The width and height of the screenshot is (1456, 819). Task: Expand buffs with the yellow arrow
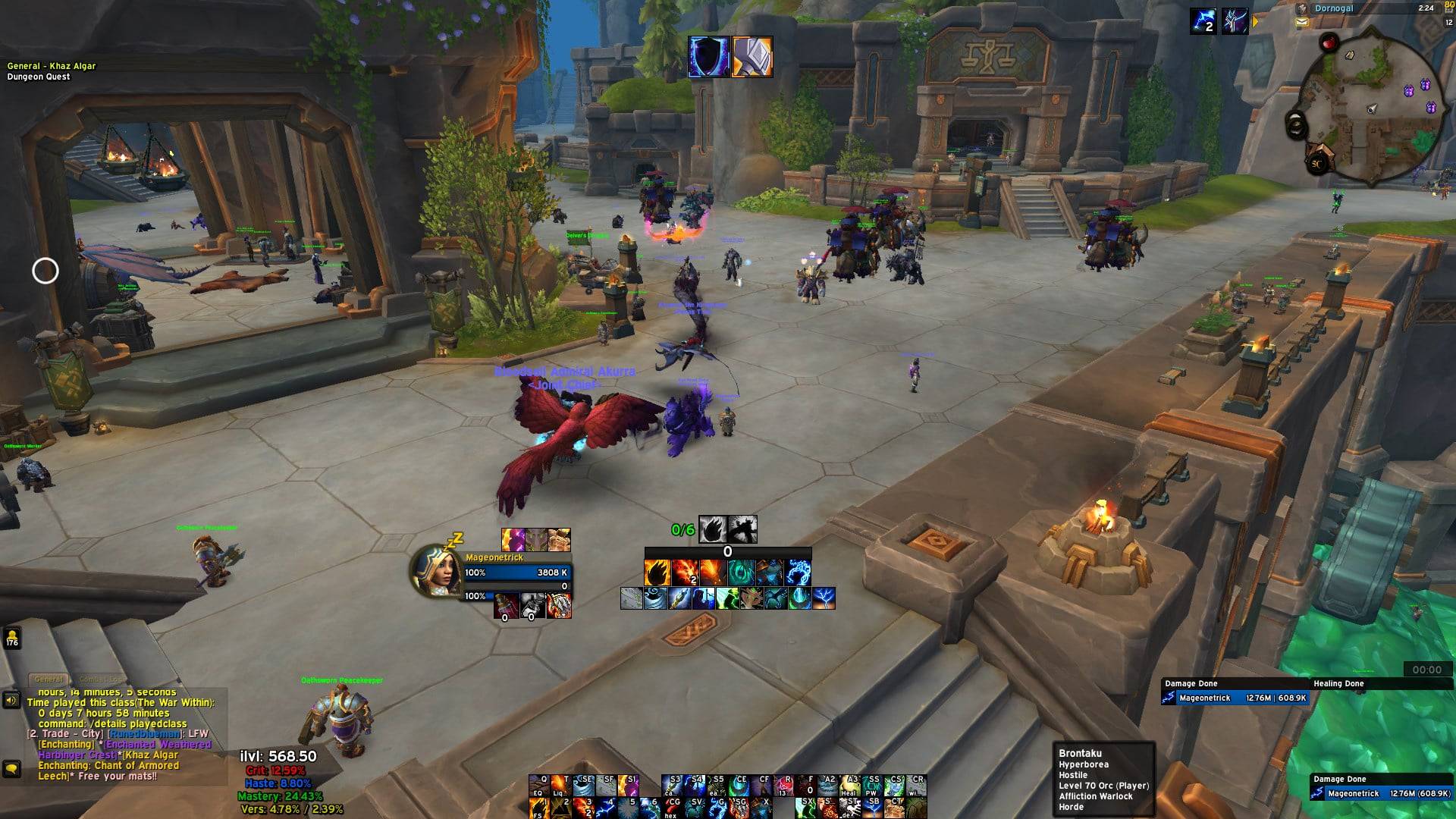coord(1255,22)
